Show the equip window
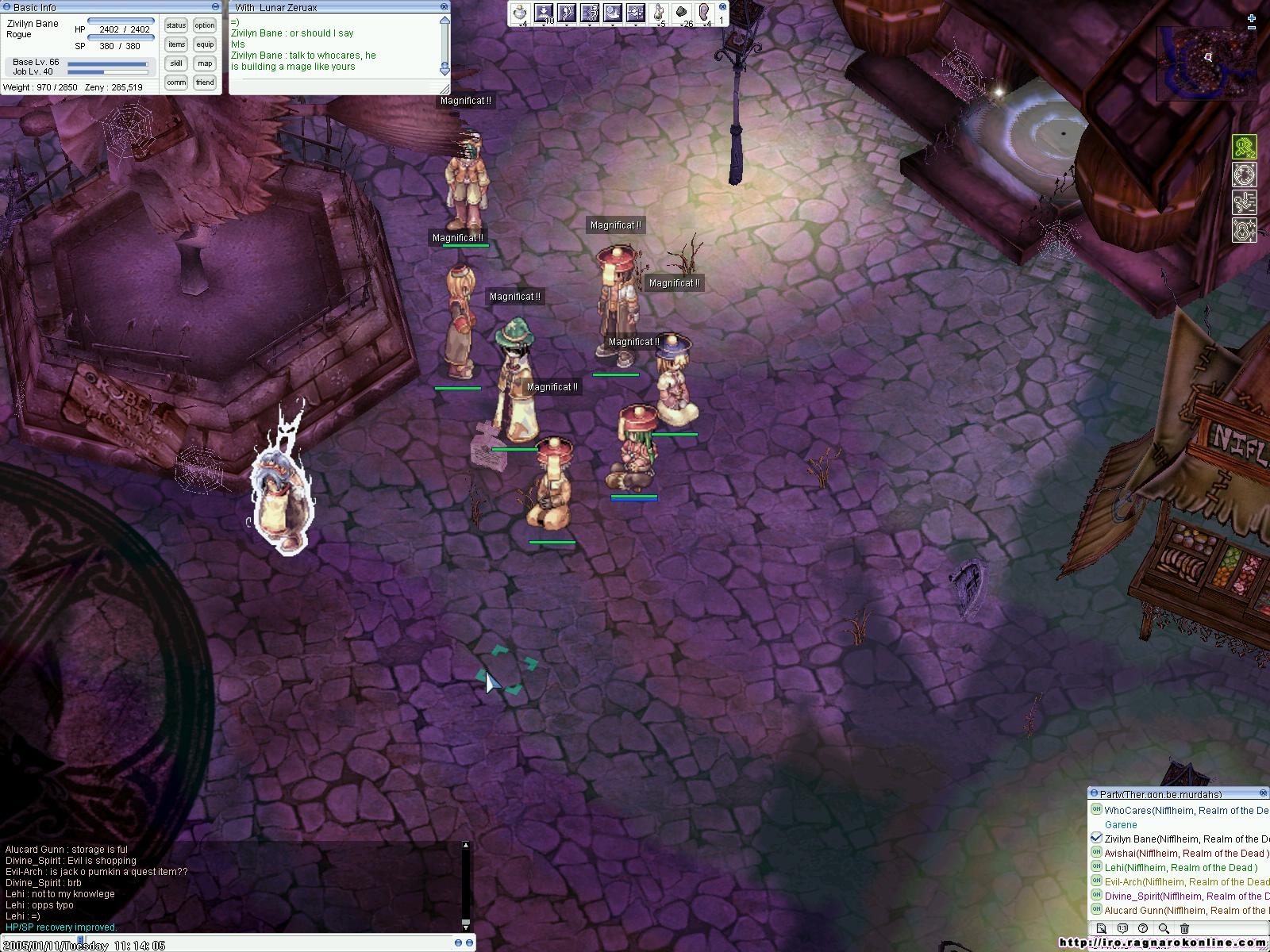 [205, 44]
